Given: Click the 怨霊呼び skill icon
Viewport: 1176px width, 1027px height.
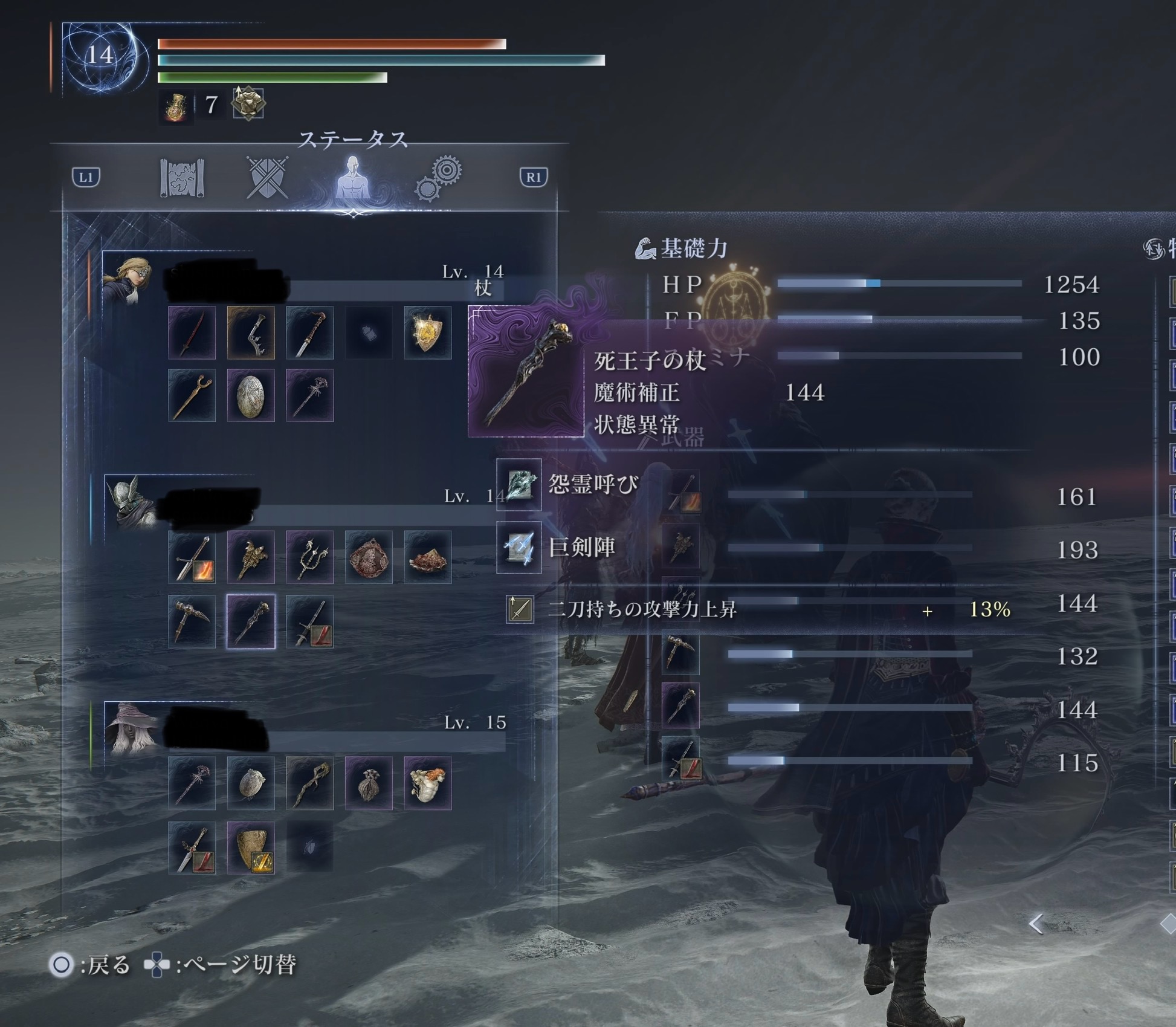Looking at the screenshot, I should tap(519, 485).
